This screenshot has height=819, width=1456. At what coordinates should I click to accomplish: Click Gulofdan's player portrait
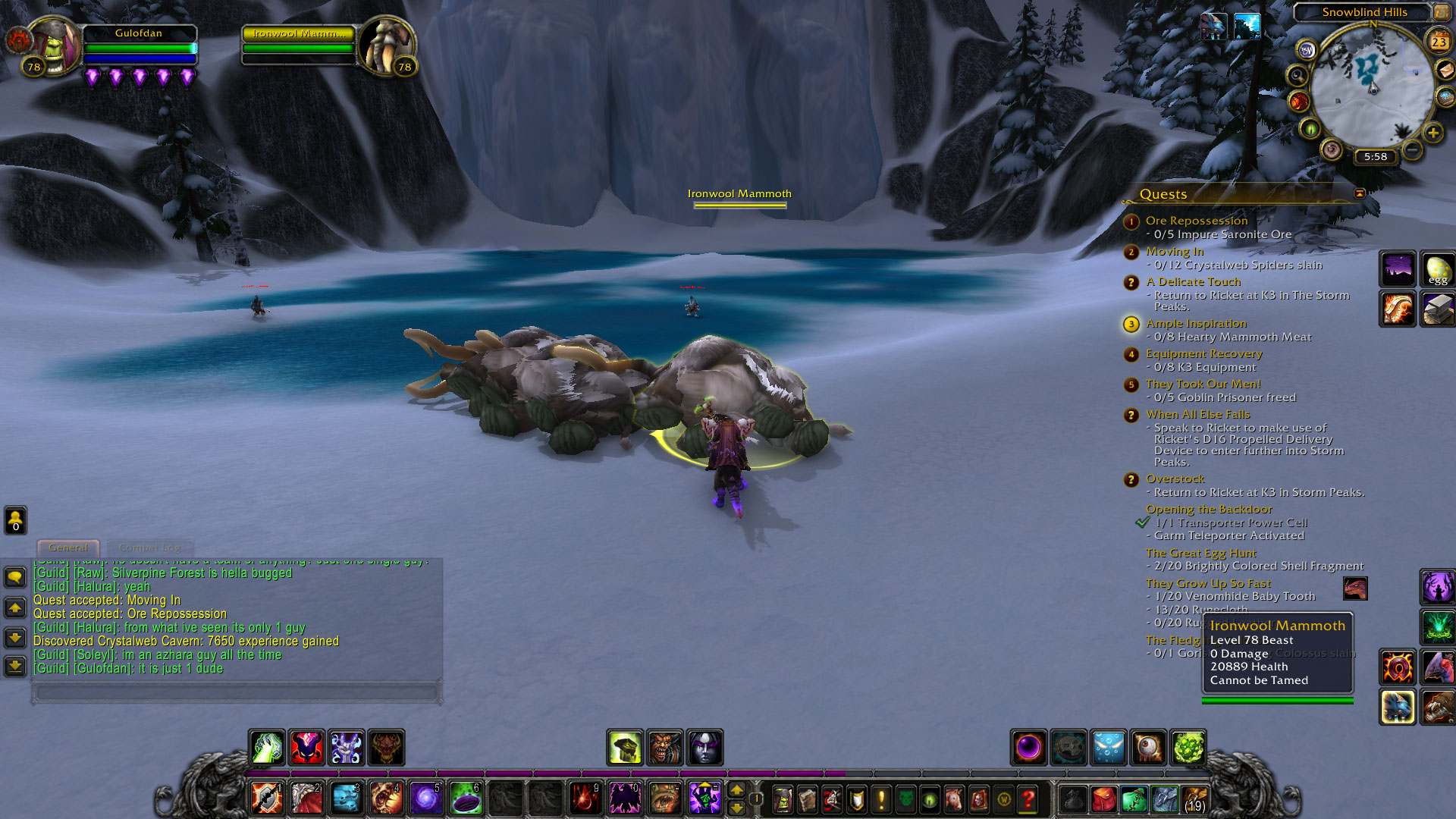tap(55, 45)
